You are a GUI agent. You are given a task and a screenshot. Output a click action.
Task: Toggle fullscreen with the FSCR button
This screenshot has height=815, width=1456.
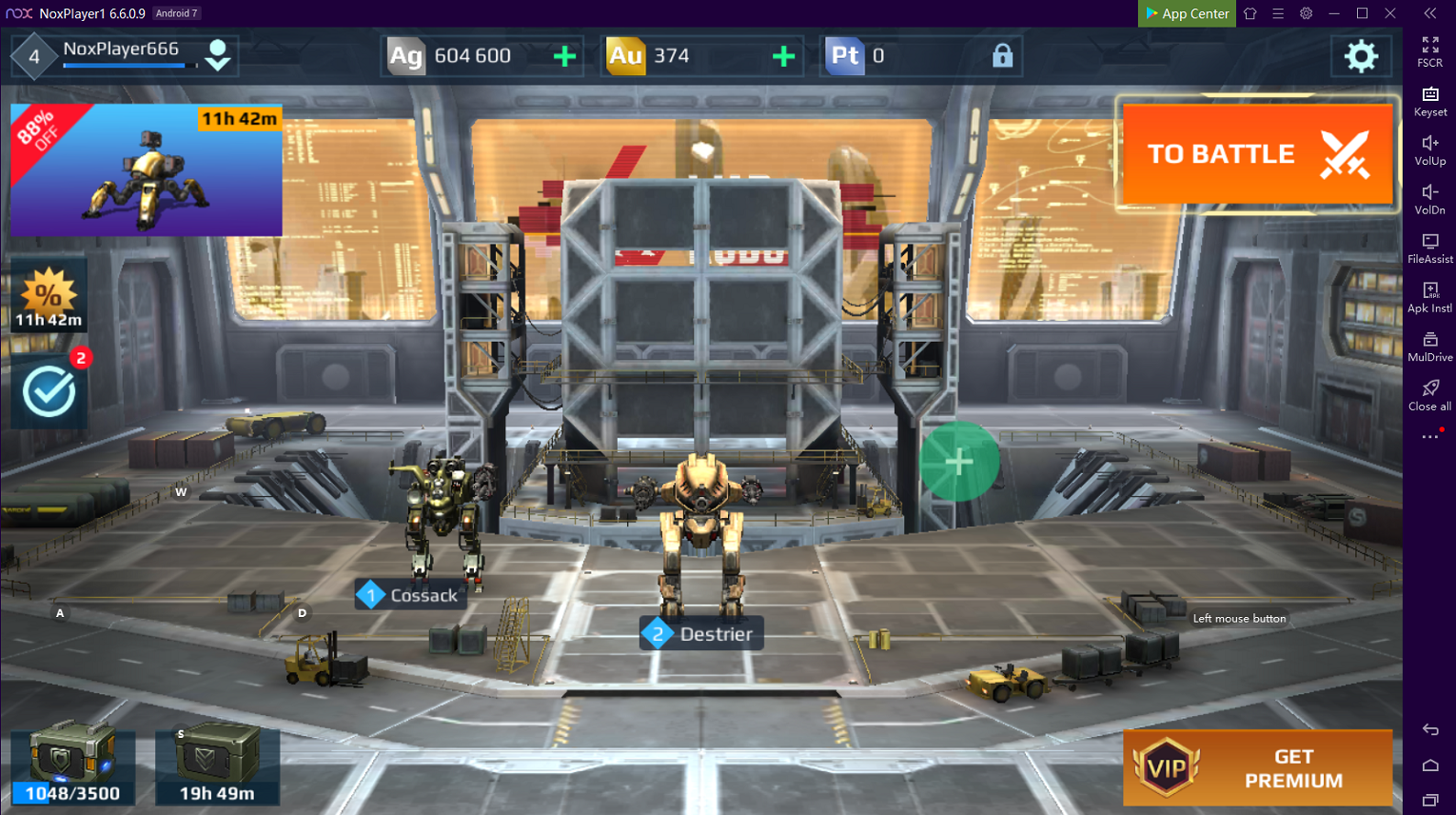tap(1429, 51)
